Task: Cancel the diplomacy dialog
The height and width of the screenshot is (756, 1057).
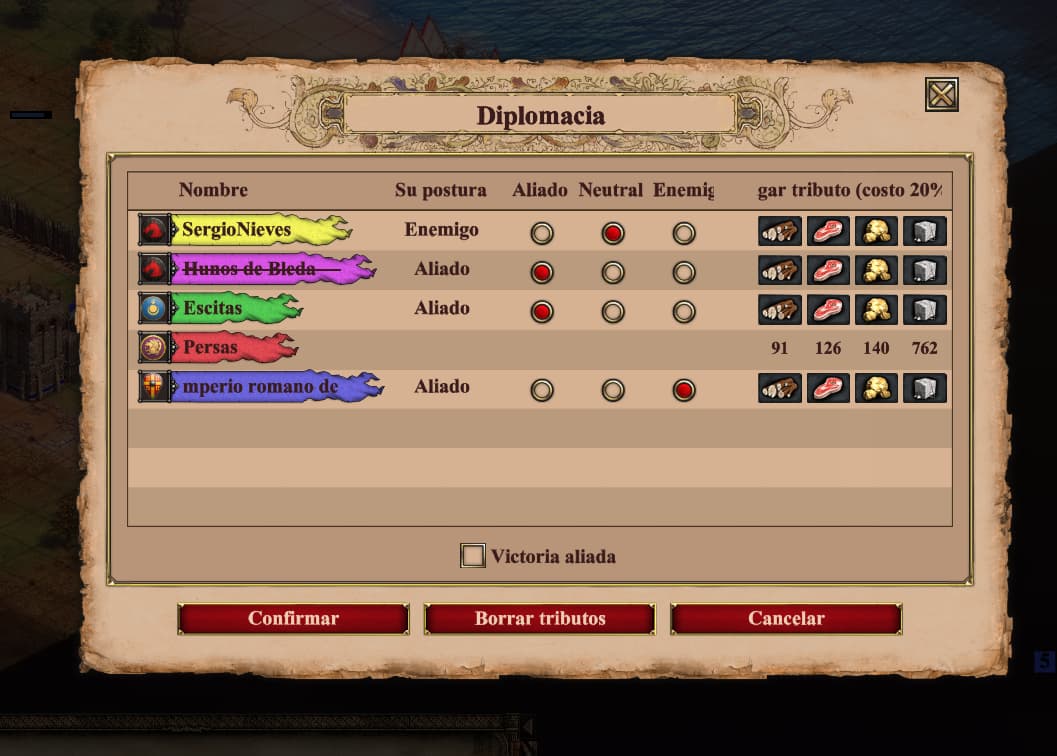Action: (x=786, y=619)
